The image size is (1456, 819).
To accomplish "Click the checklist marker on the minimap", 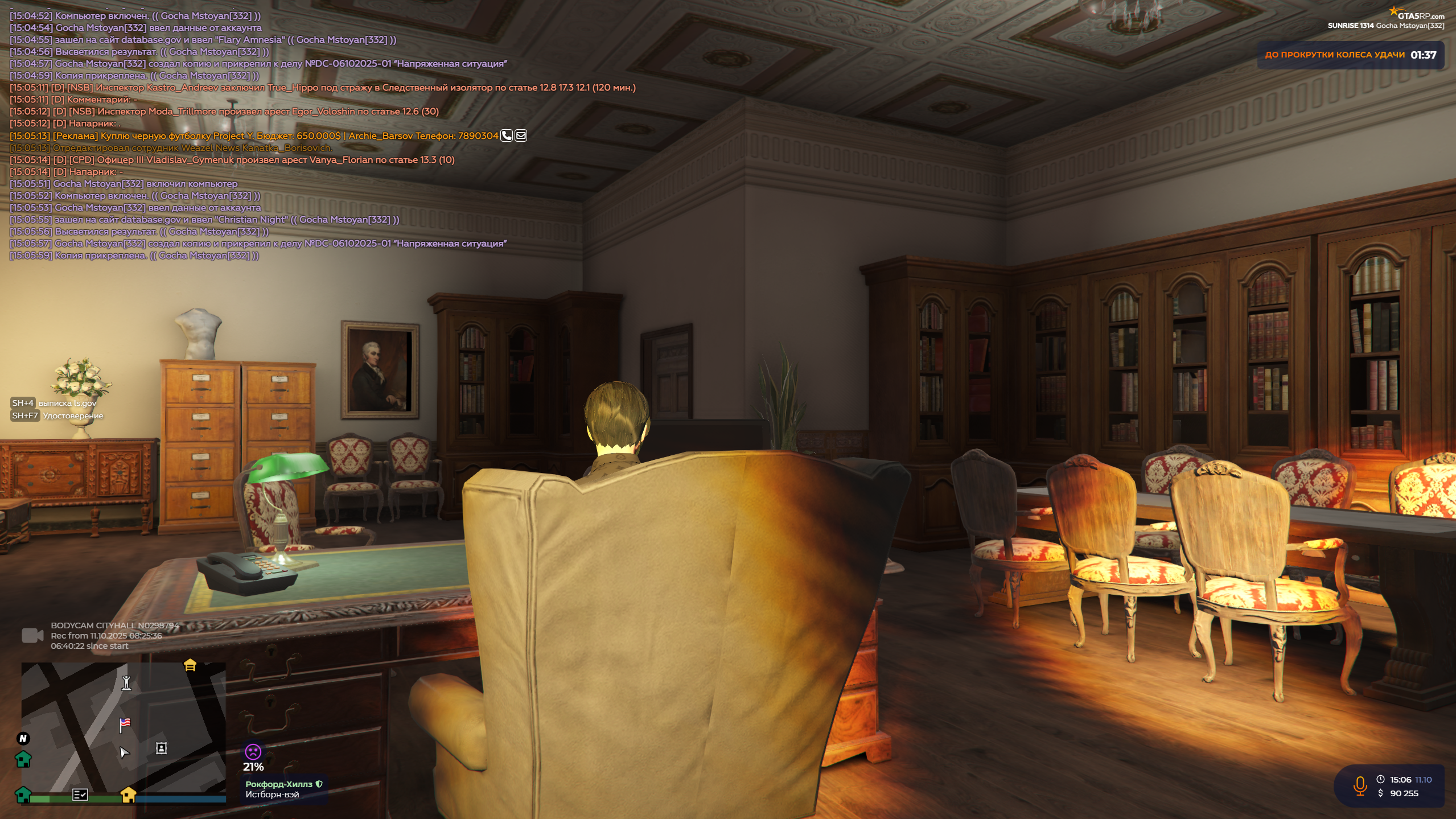I will point(80,795).
